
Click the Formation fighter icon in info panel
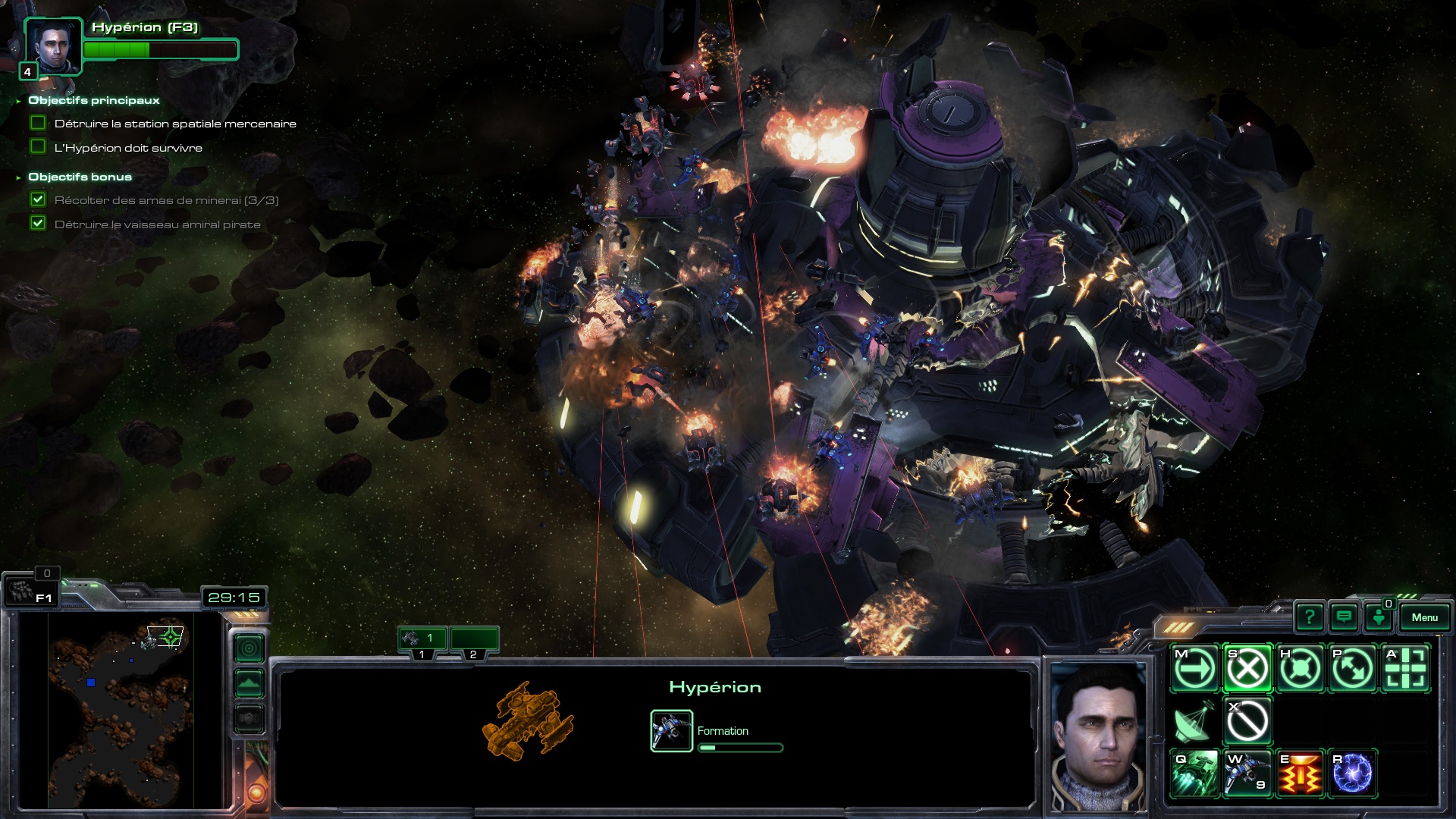click(x=671, y=730)
